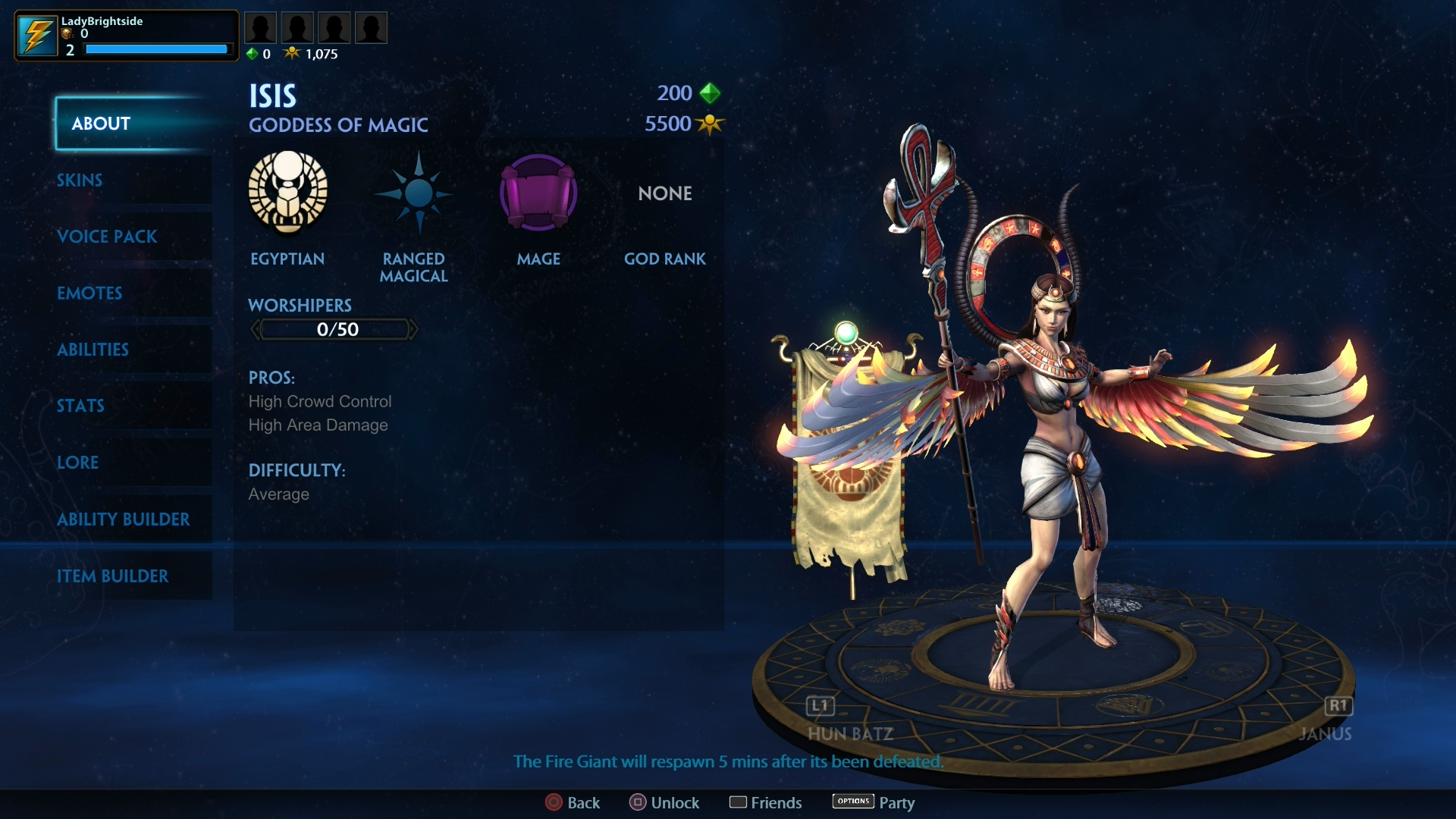Click the first empty party member slot

click(x=260, y=27)
